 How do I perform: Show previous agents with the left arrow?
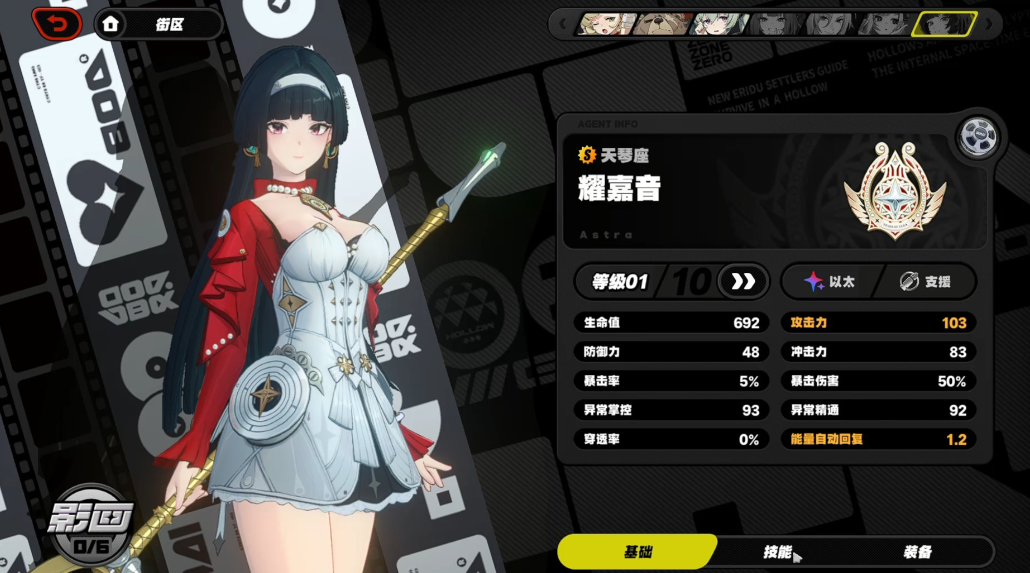(563, 23)
